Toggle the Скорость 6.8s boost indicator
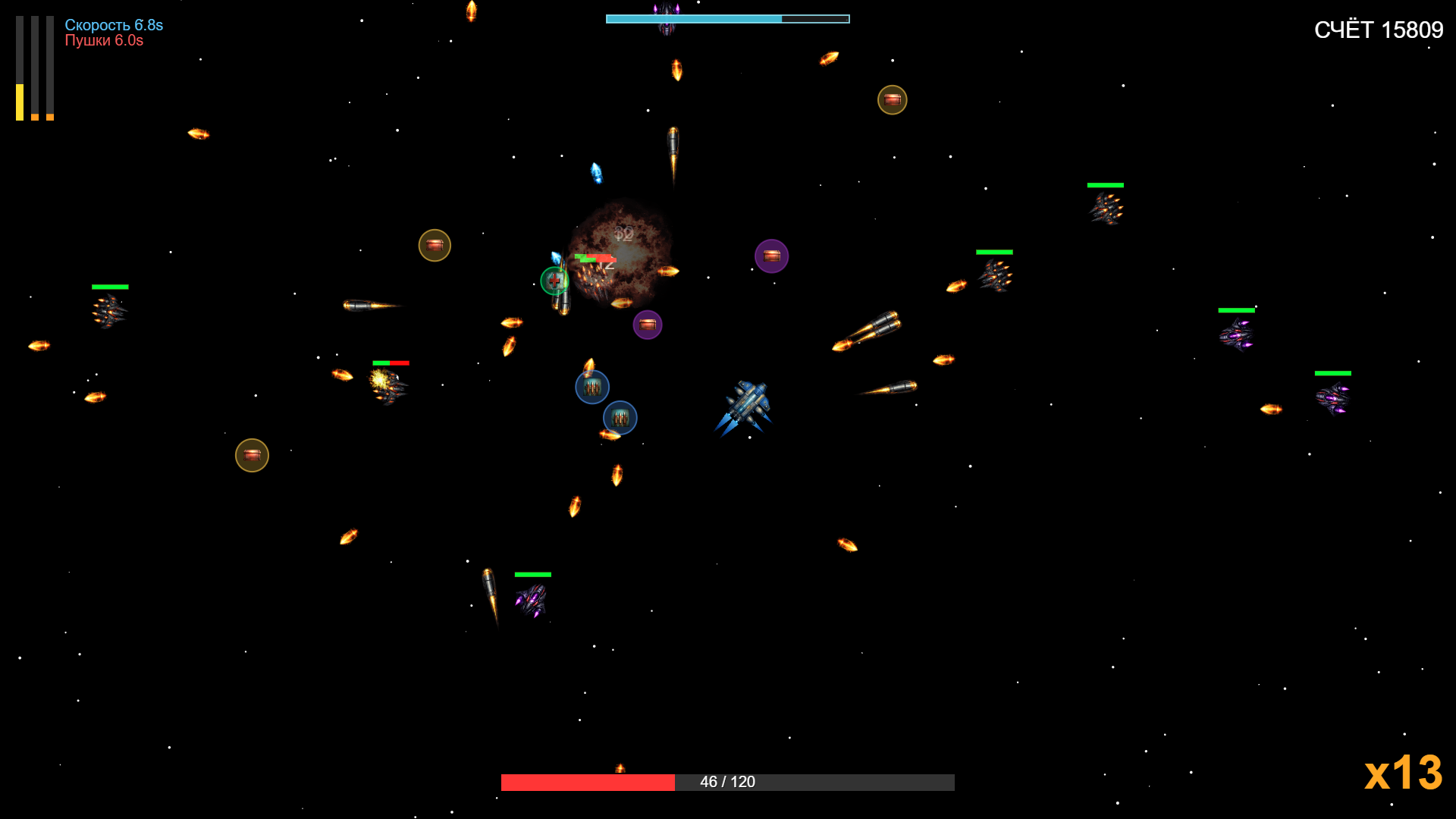The height and width of the screenshot is (819, 1456). point(112,25)
